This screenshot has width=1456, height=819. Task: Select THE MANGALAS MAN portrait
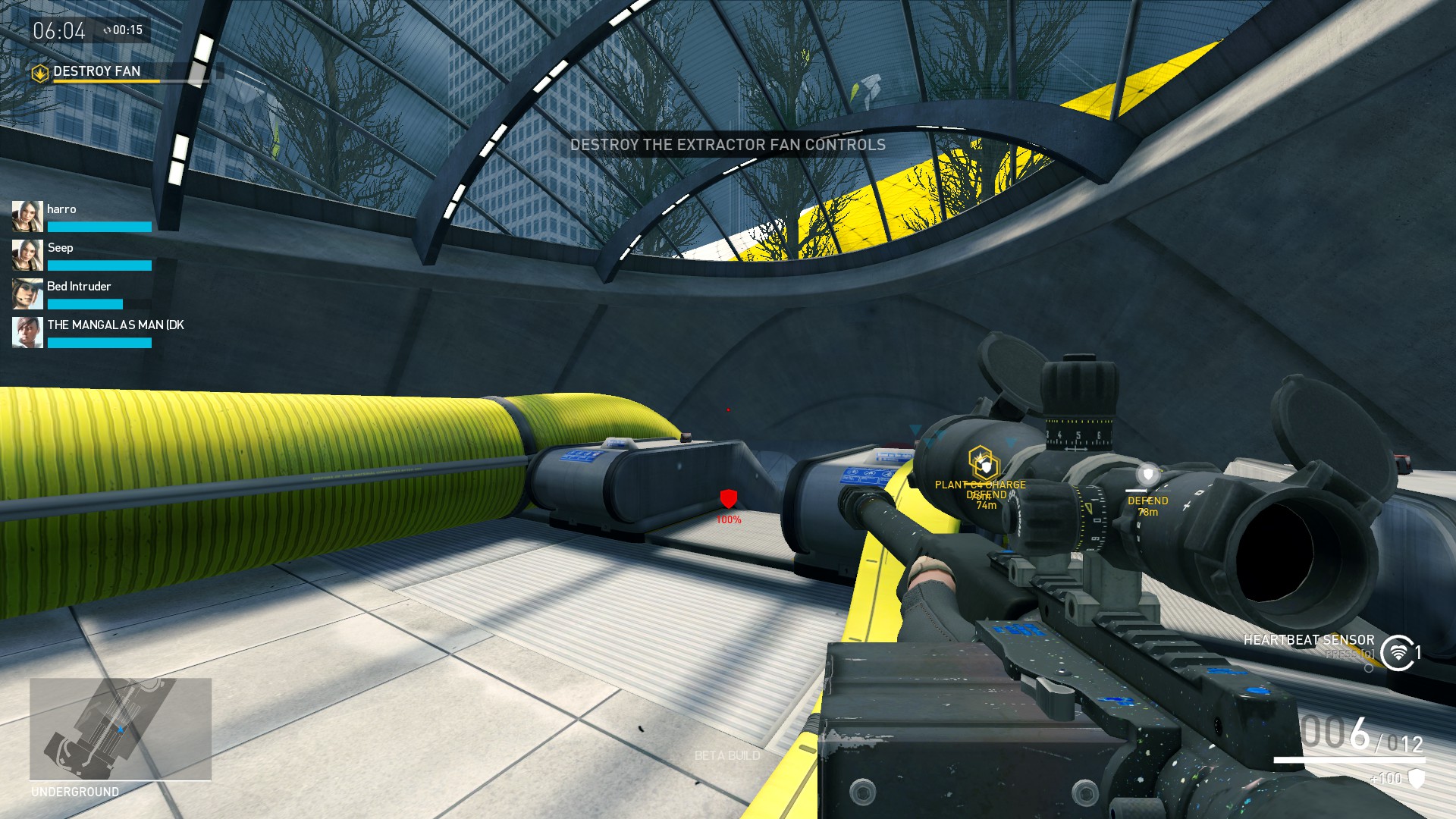[x=27, y=332]
